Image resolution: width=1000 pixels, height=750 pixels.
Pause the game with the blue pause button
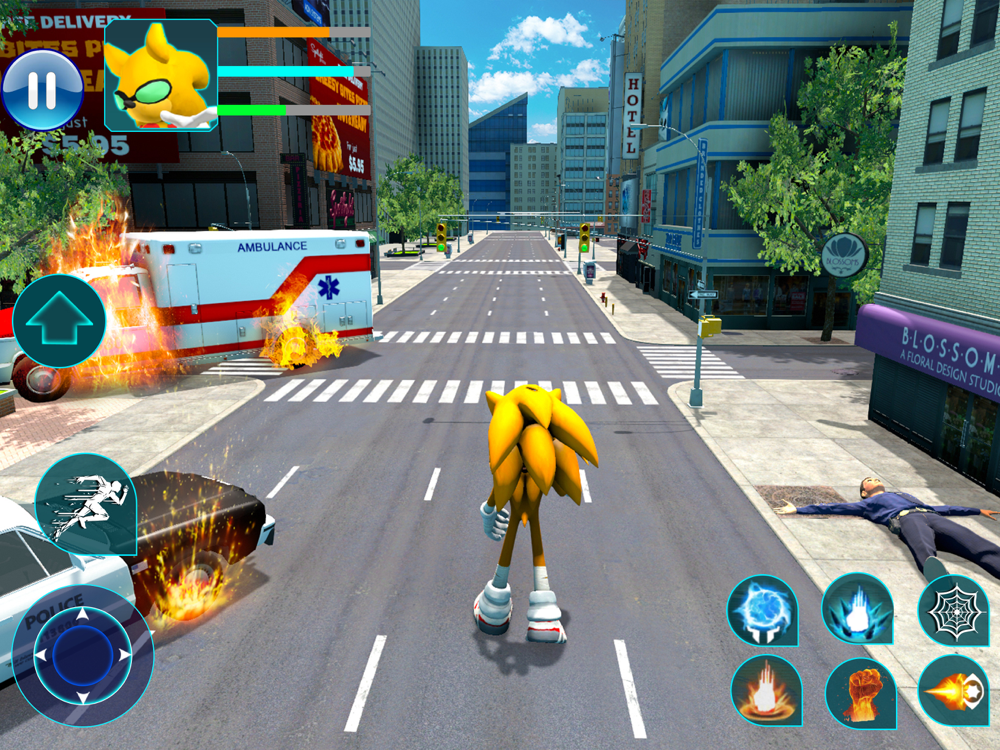42,90
